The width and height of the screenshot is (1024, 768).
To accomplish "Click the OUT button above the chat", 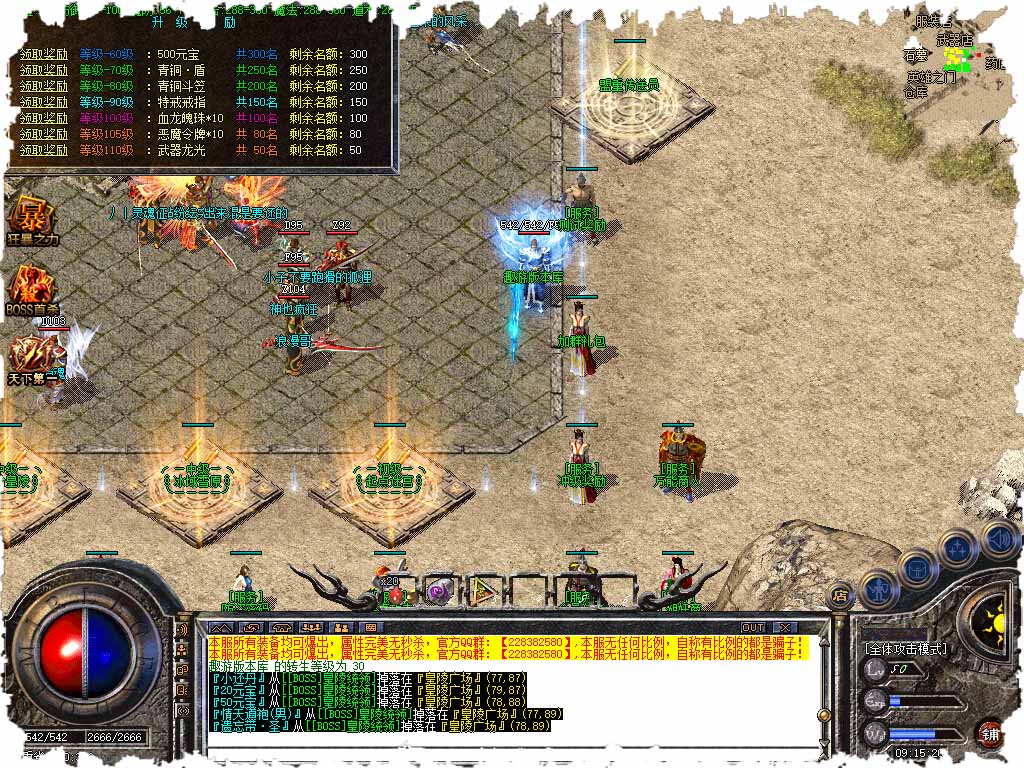I will [x=753, y=627].
